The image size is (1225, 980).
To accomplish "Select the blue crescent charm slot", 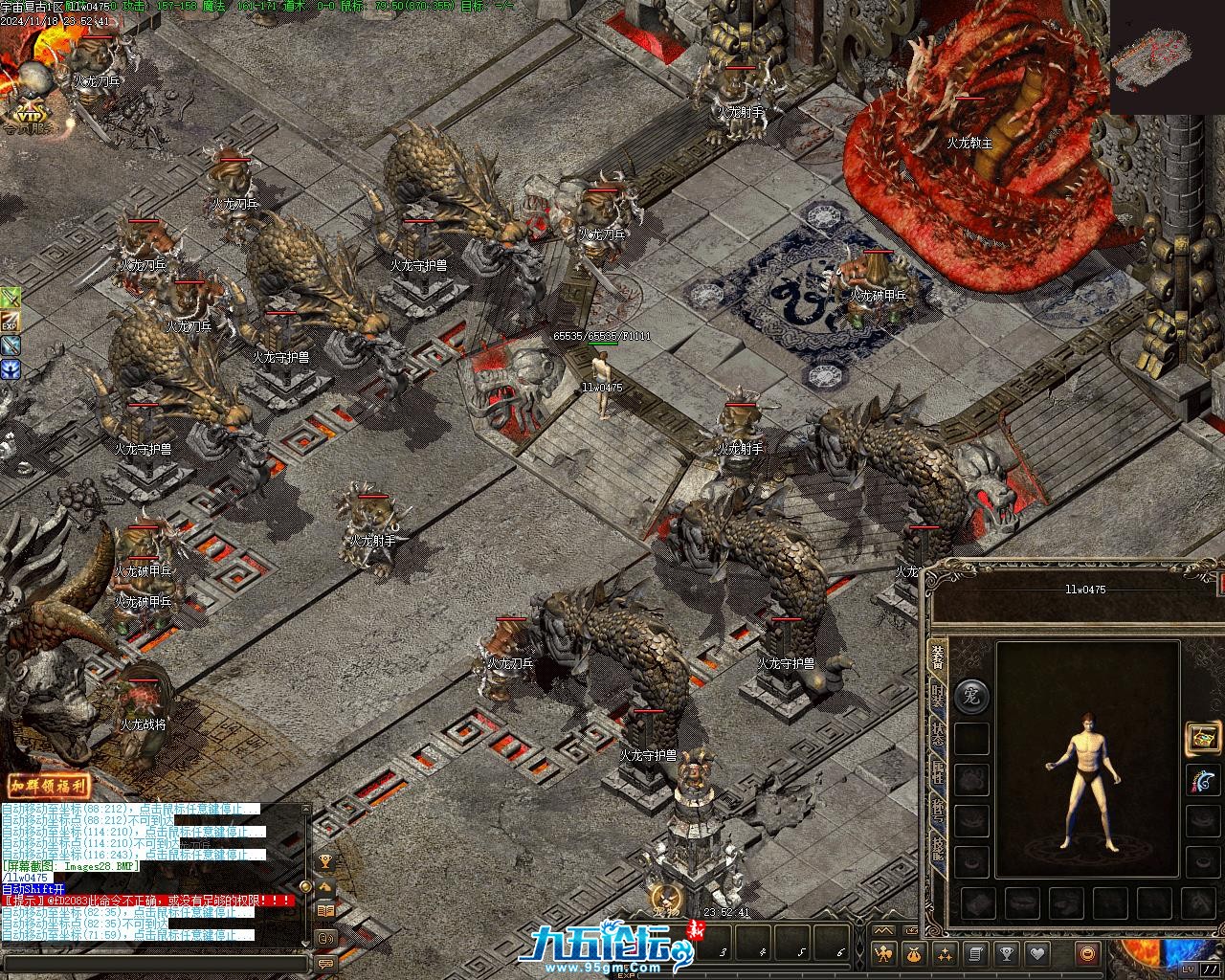I will [x=1203, y=780].
